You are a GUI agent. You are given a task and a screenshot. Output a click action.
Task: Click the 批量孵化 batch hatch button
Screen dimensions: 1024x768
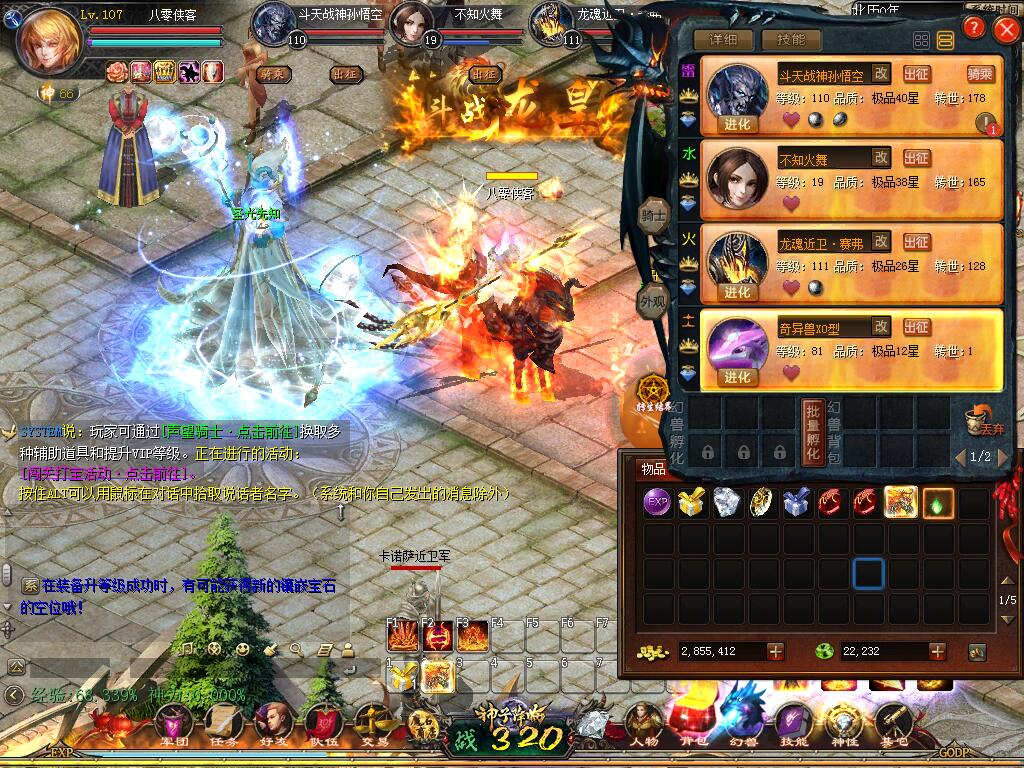(813, 431)
